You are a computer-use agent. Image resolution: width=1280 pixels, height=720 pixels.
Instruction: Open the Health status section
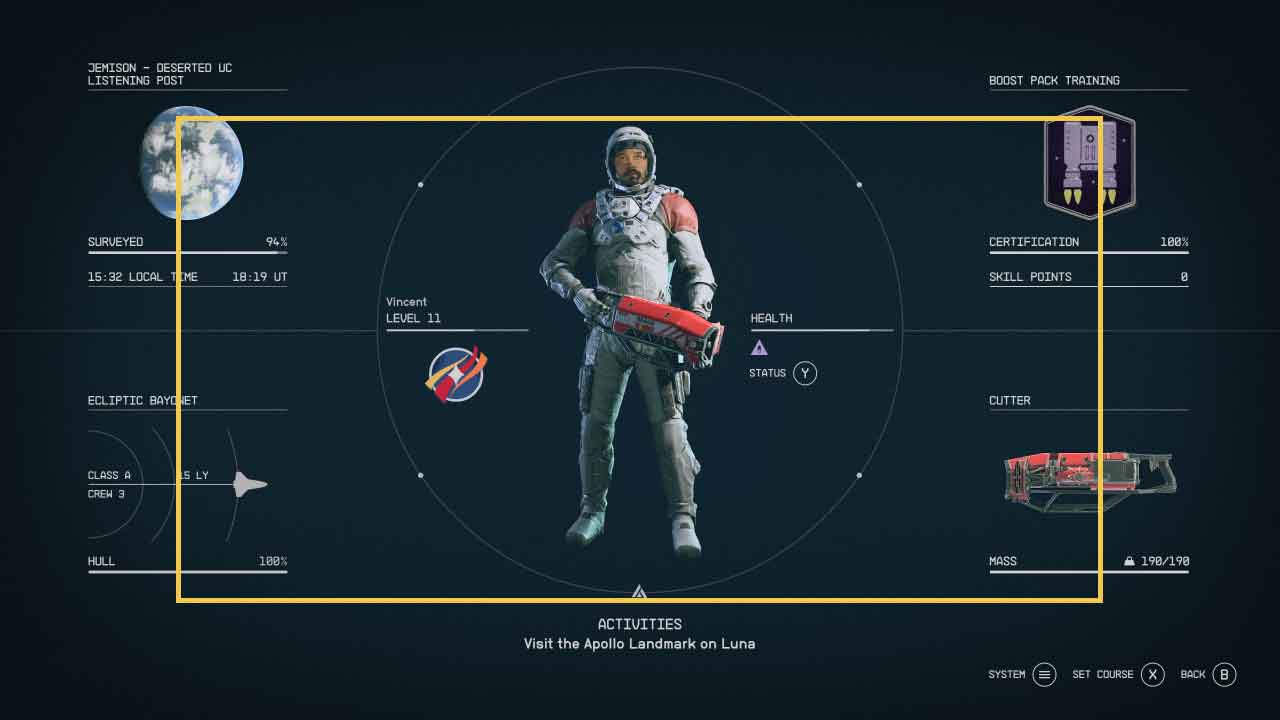[771, 318]
